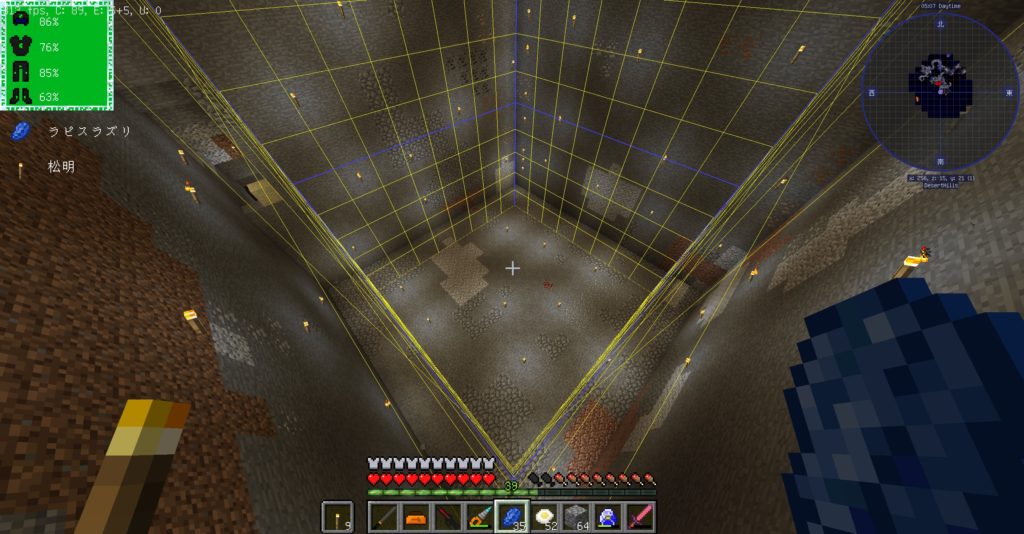The height and width of the screenshot is (534, 1024).
Task: Select the fried egg hotbar slot
Action: point(544,517)
